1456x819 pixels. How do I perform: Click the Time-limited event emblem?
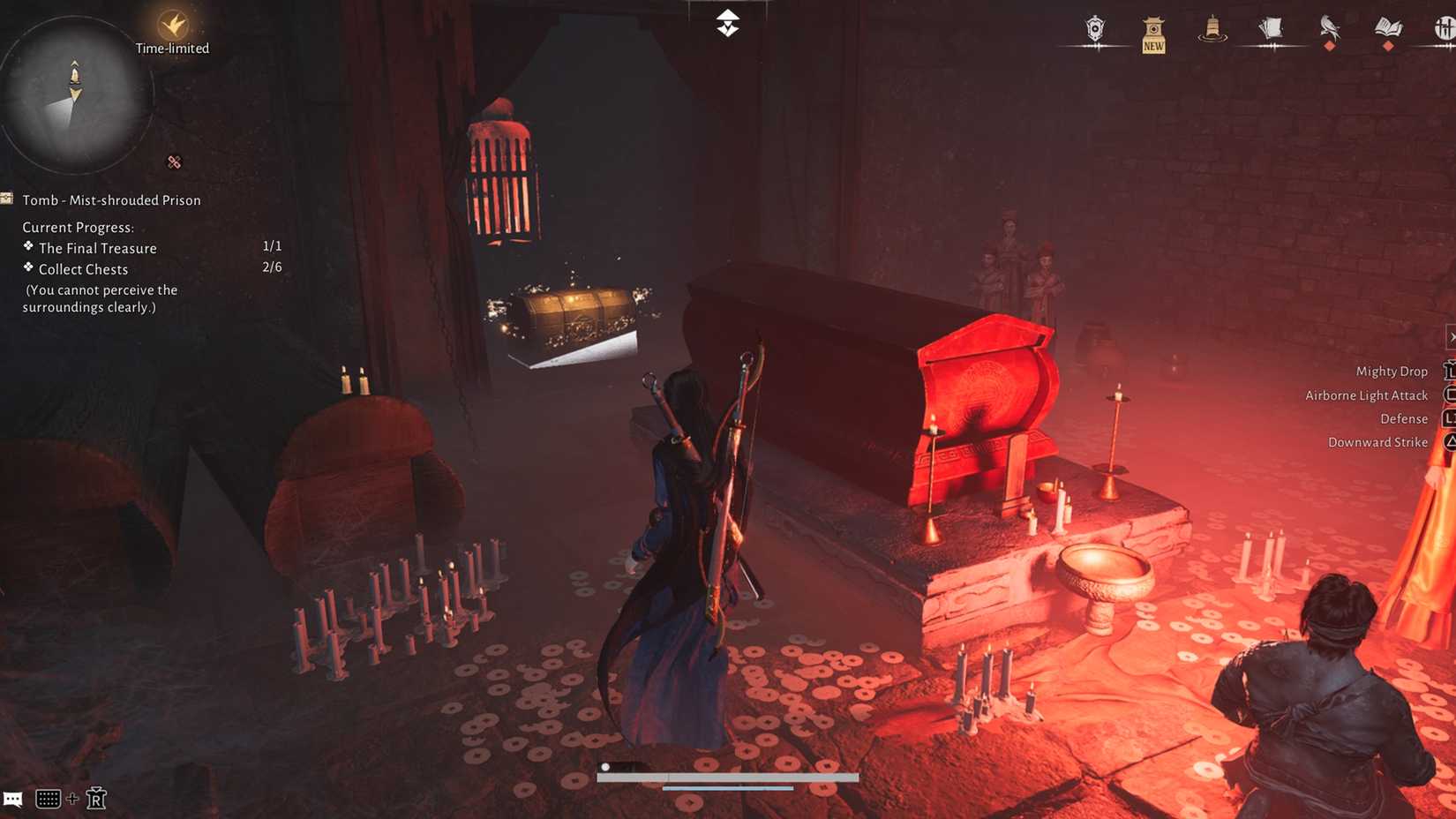171,25
